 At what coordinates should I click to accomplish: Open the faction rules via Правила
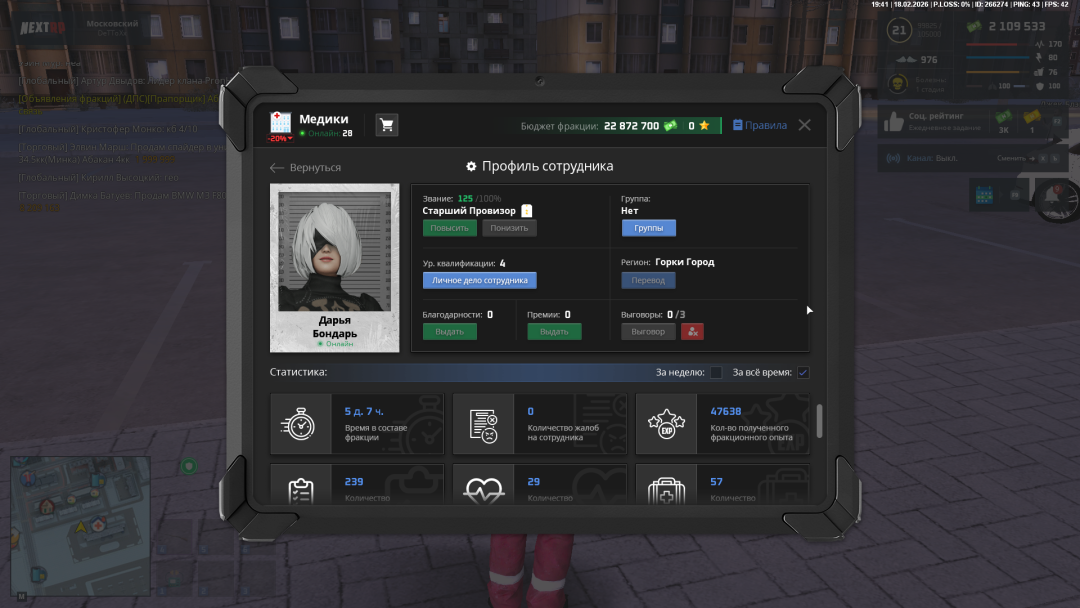(759, 125)
